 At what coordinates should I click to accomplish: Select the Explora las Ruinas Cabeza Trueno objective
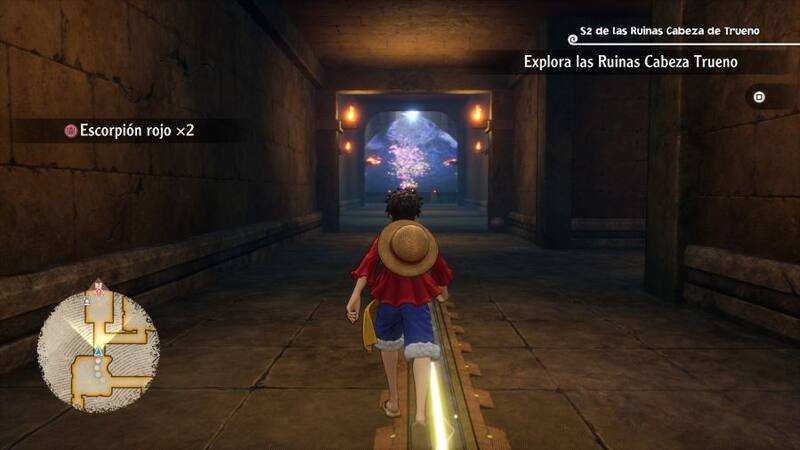click(630, 62)
